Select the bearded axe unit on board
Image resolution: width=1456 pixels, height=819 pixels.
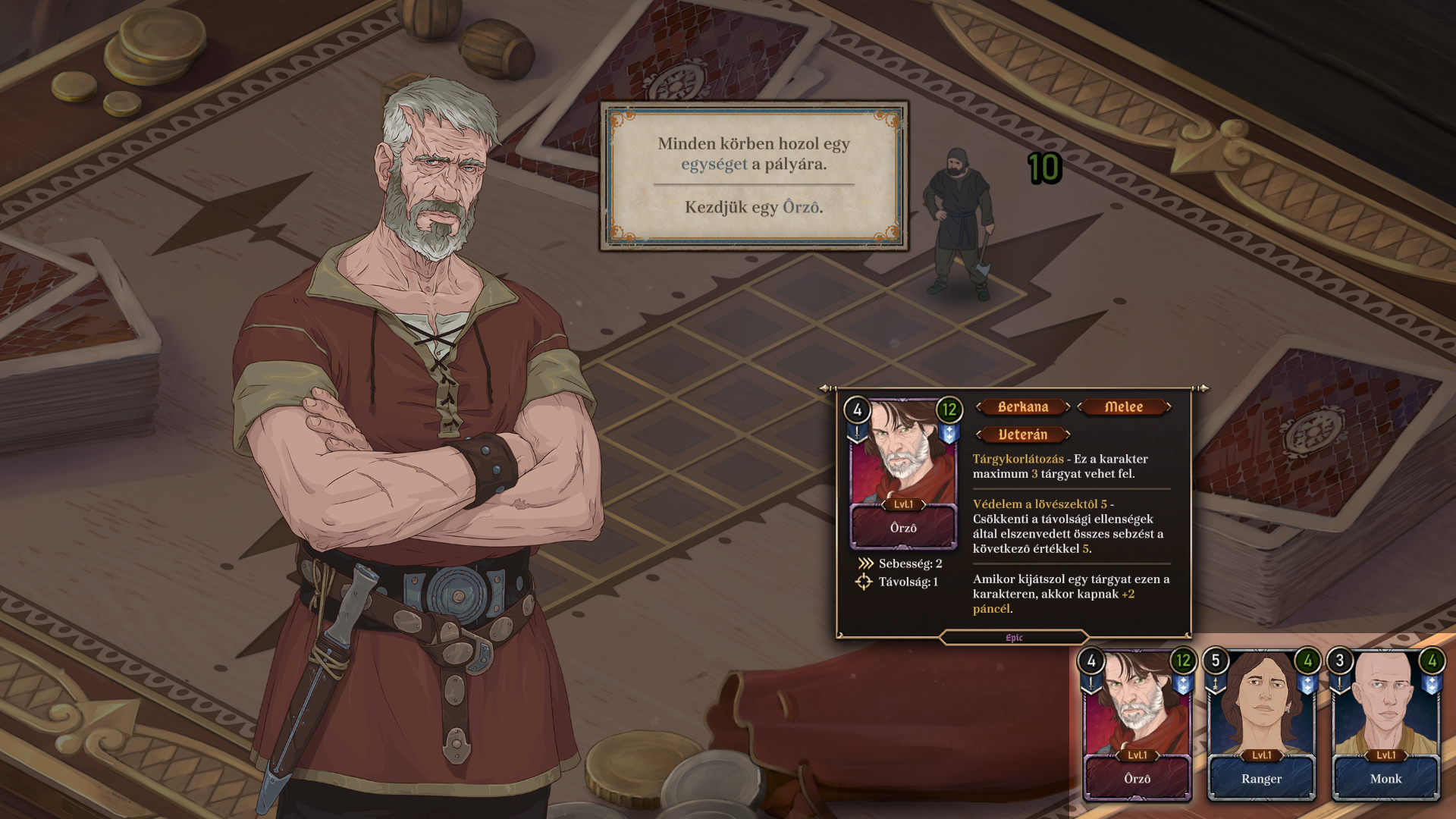click(x=959, y=224)
